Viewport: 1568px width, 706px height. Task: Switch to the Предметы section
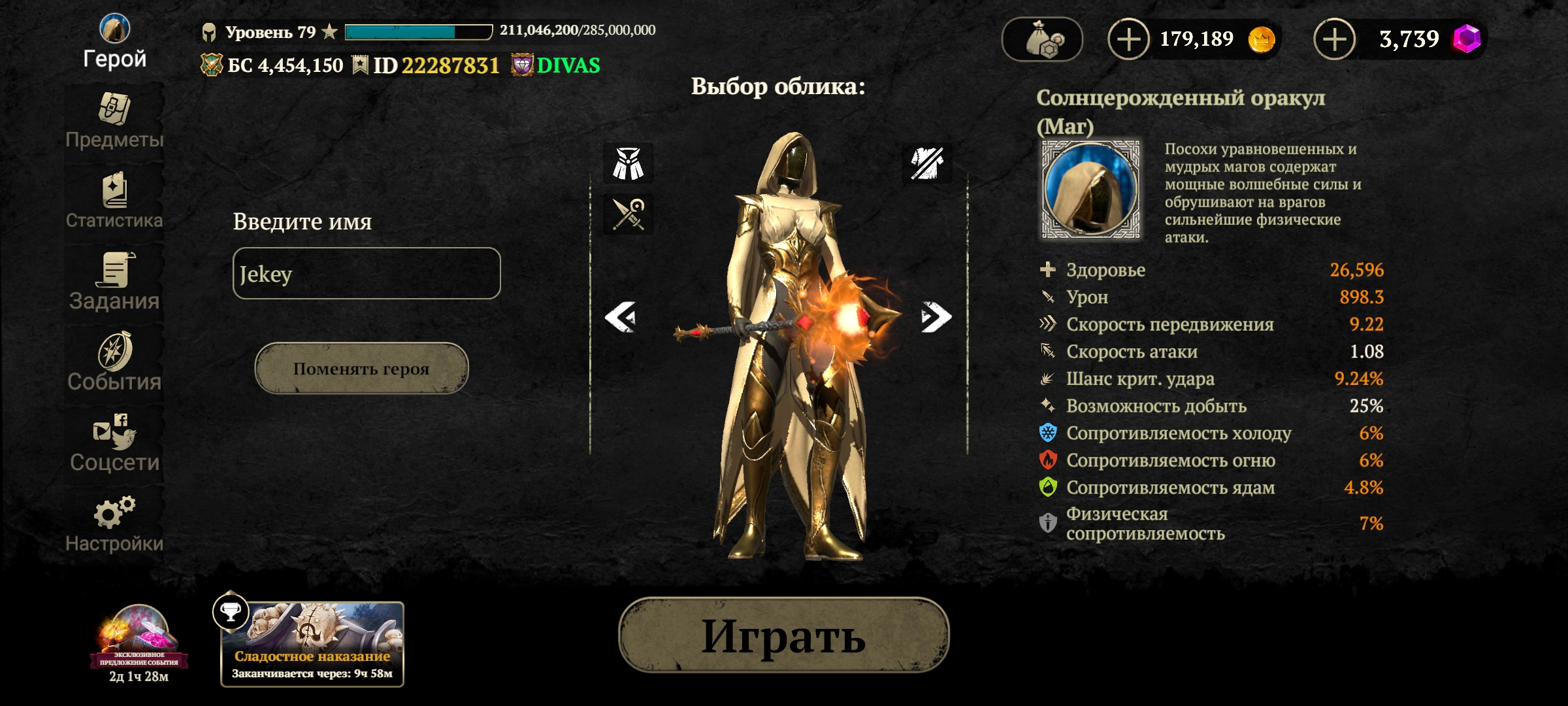tap(114, 122)
